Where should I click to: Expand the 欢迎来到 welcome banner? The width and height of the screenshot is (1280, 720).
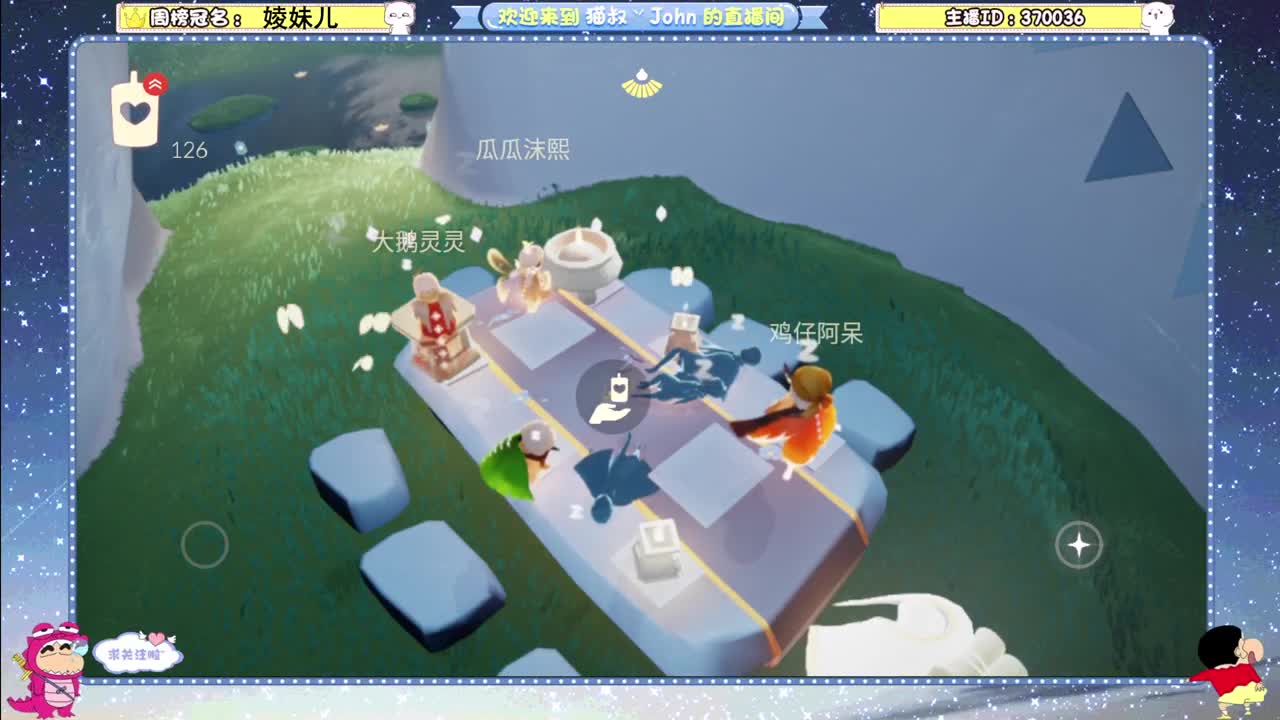(x=638, y=17)
